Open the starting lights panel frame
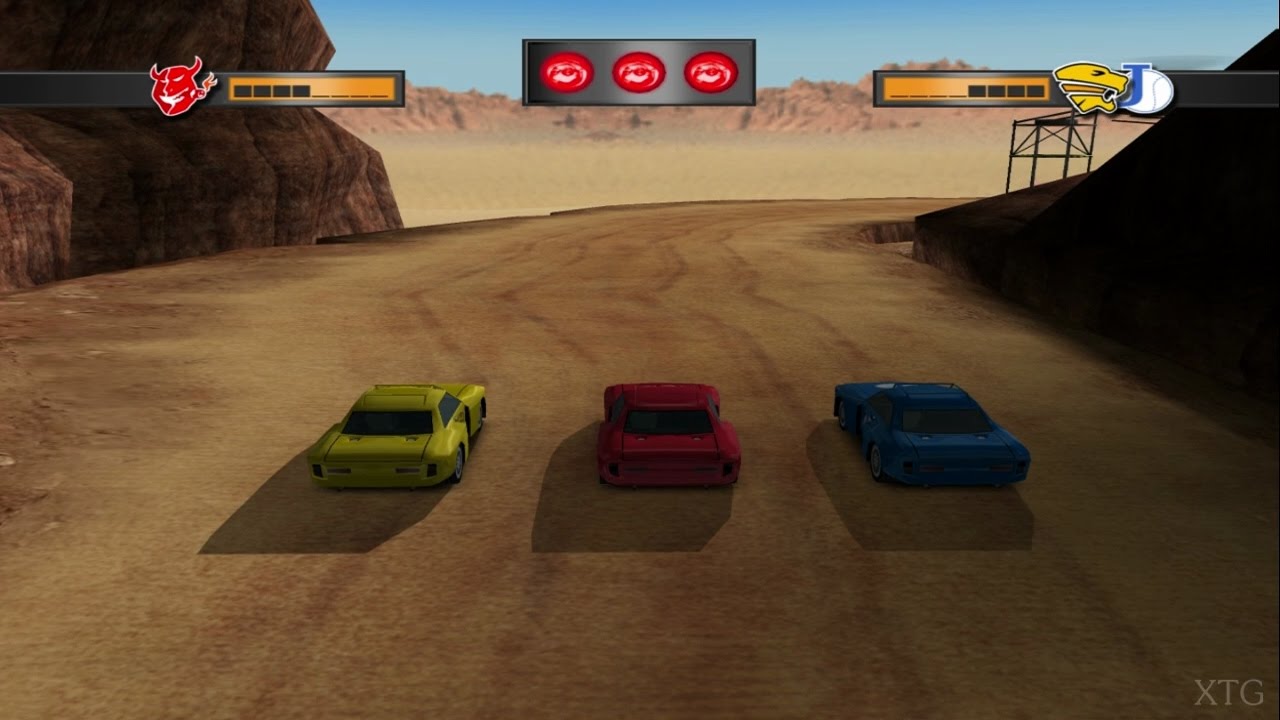The width and height of the screenshot is (1280, 720). (x=638, y=45)
